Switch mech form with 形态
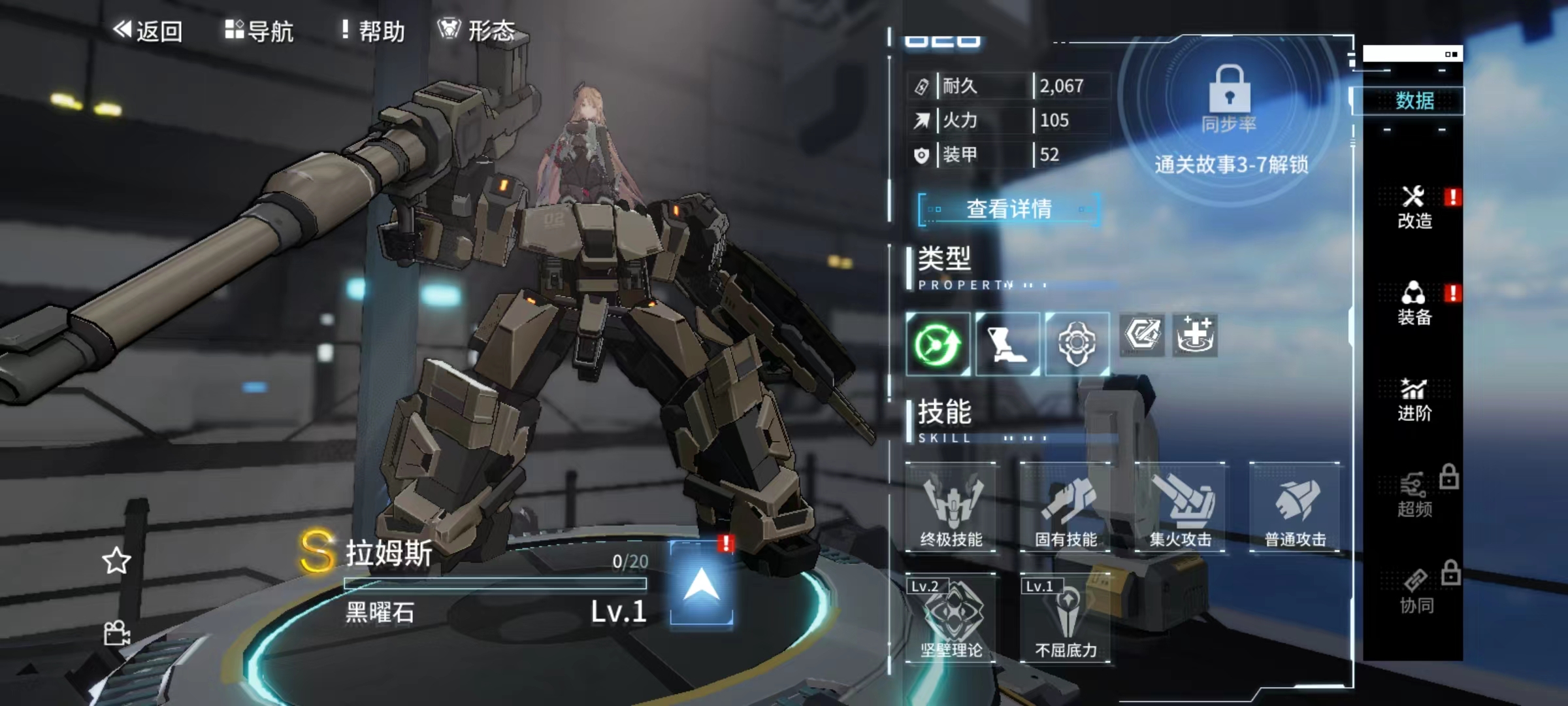The width and height of the screenshot is (1568, 706). pos(476,31)
